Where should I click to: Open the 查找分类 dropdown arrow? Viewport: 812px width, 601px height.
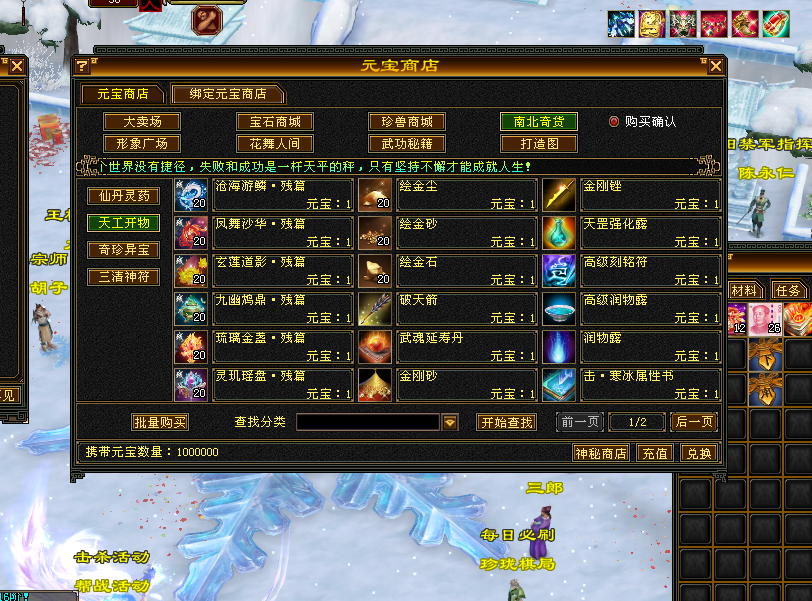tap(450, 423)
